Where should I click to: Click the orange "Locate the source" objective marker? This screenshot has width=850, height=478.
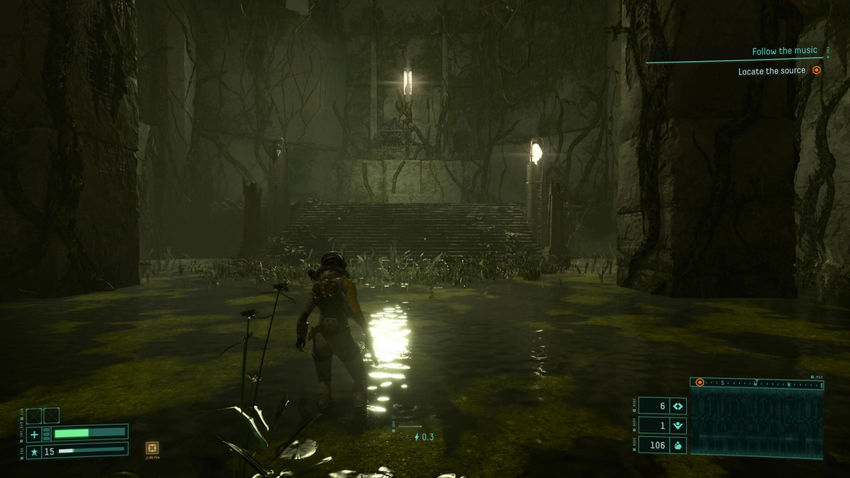[x=816, y=71]
